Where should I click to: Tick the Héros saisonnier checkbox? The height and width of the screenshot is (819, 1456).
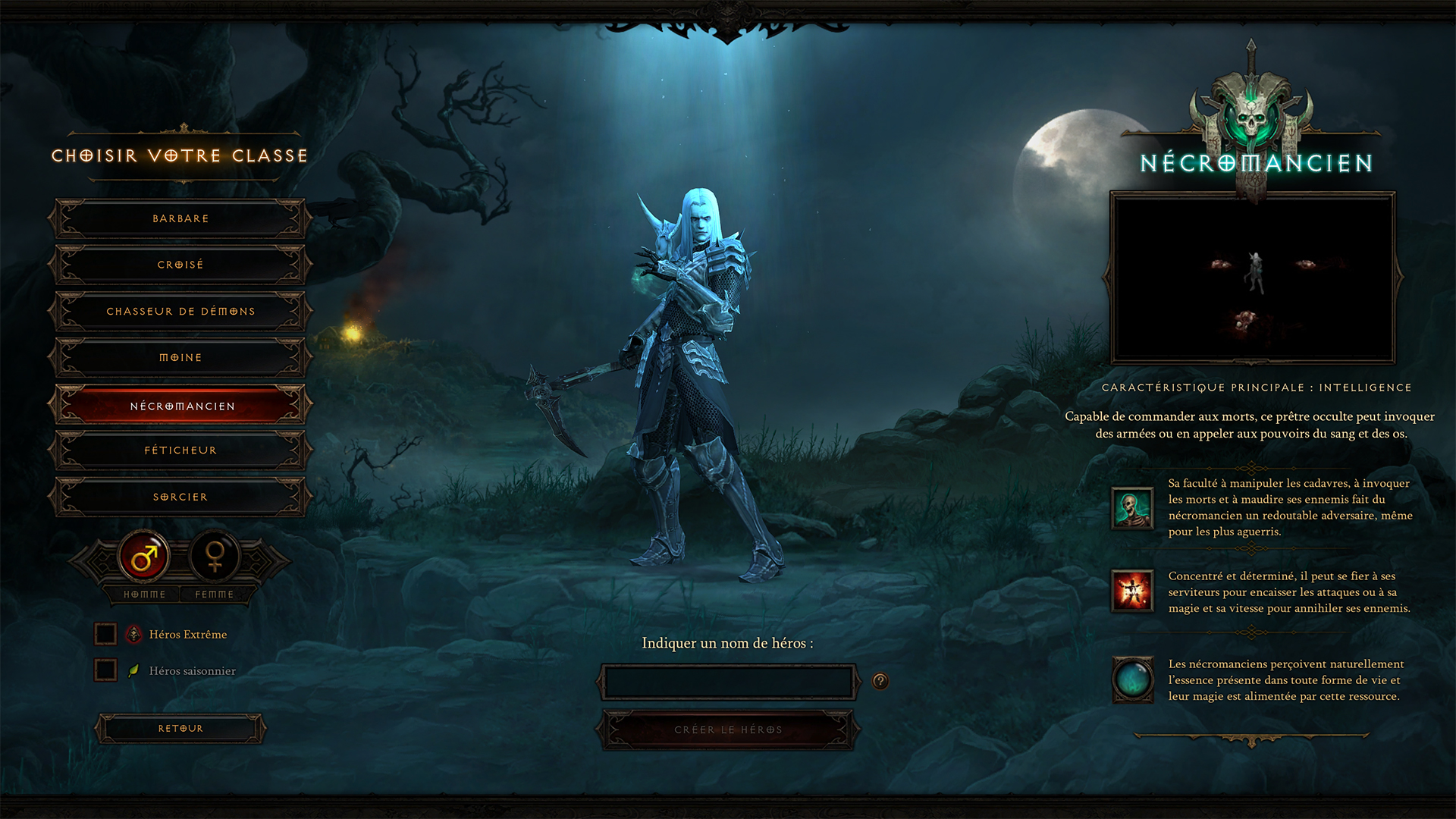click(105, 670)
